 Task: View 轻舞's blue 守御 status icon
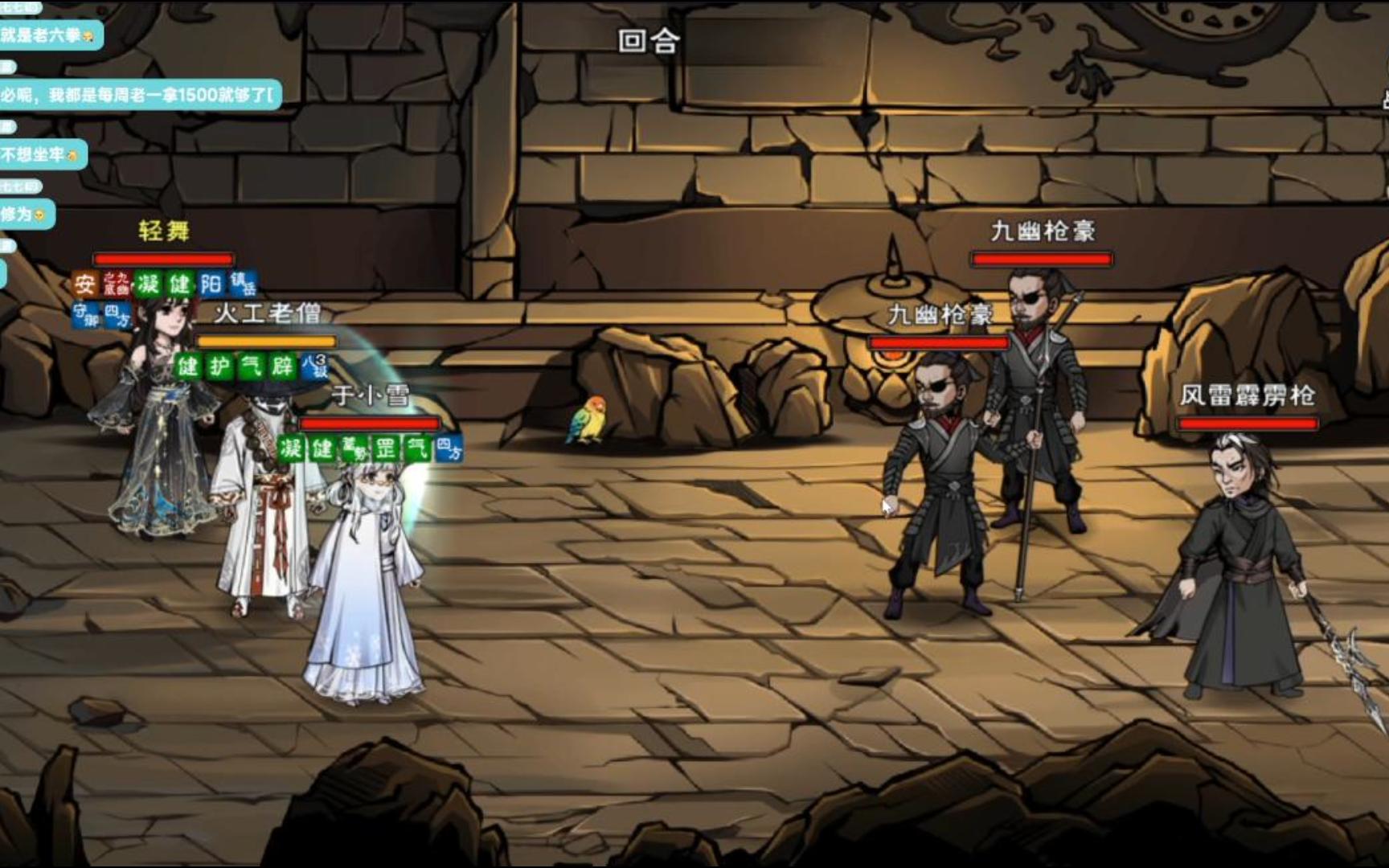[x=85, y=314]
